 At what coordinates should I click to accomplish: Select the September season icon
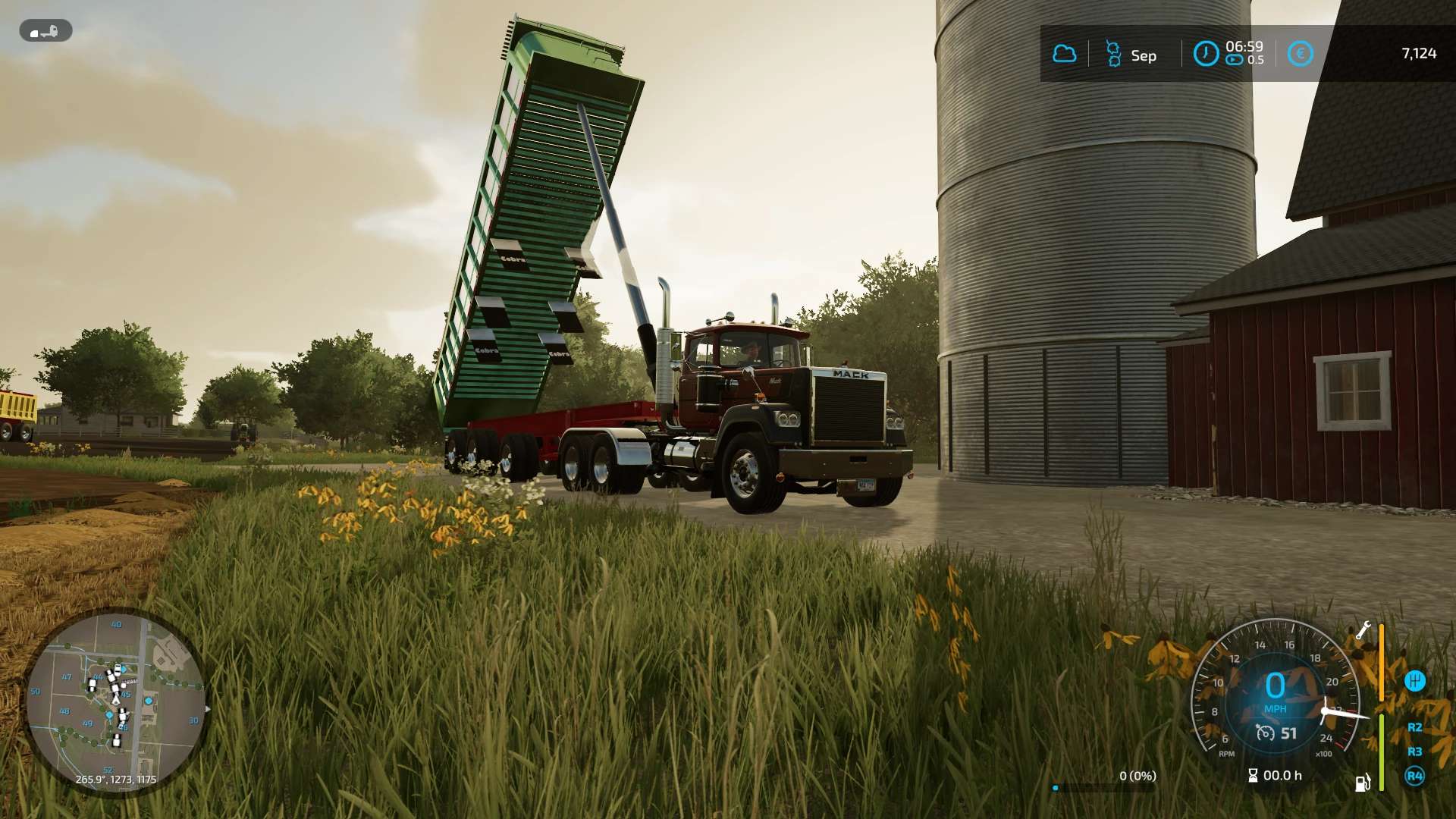(1113, 54)
